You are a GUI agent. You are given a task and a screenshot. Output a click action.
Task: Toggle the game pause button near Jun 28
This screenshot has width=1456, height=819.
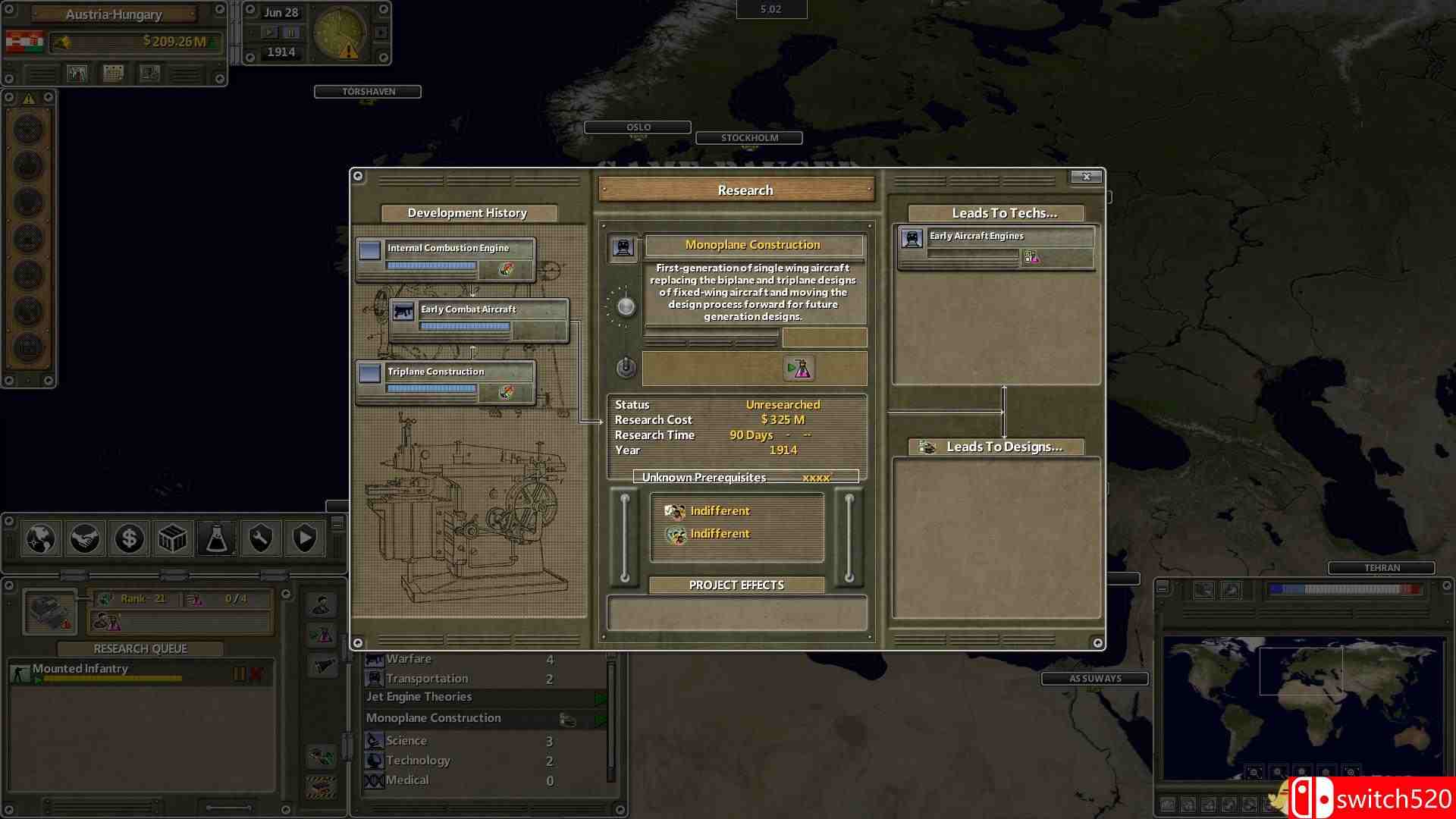[290, 32]
